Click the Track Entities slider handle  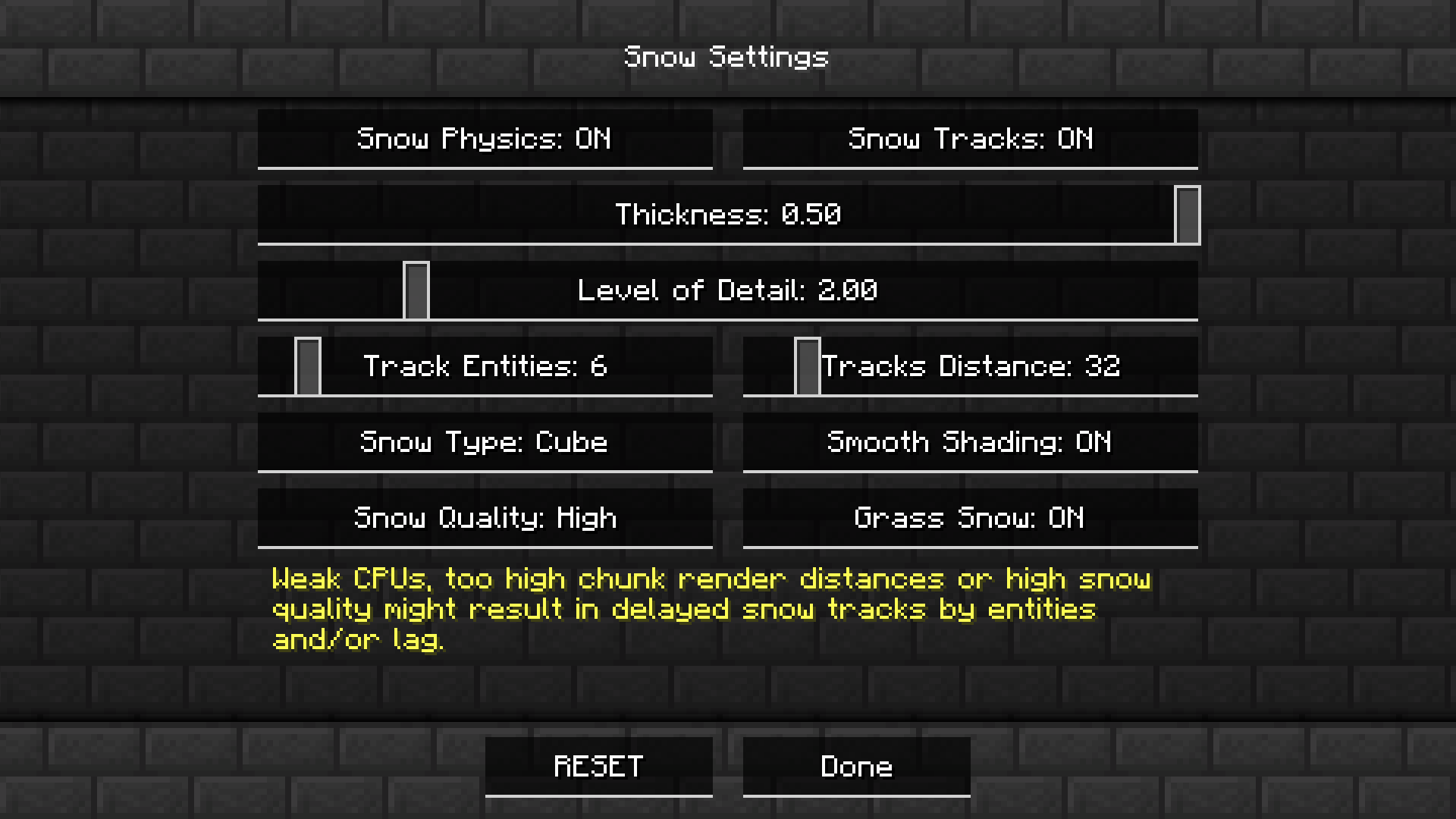309,366
